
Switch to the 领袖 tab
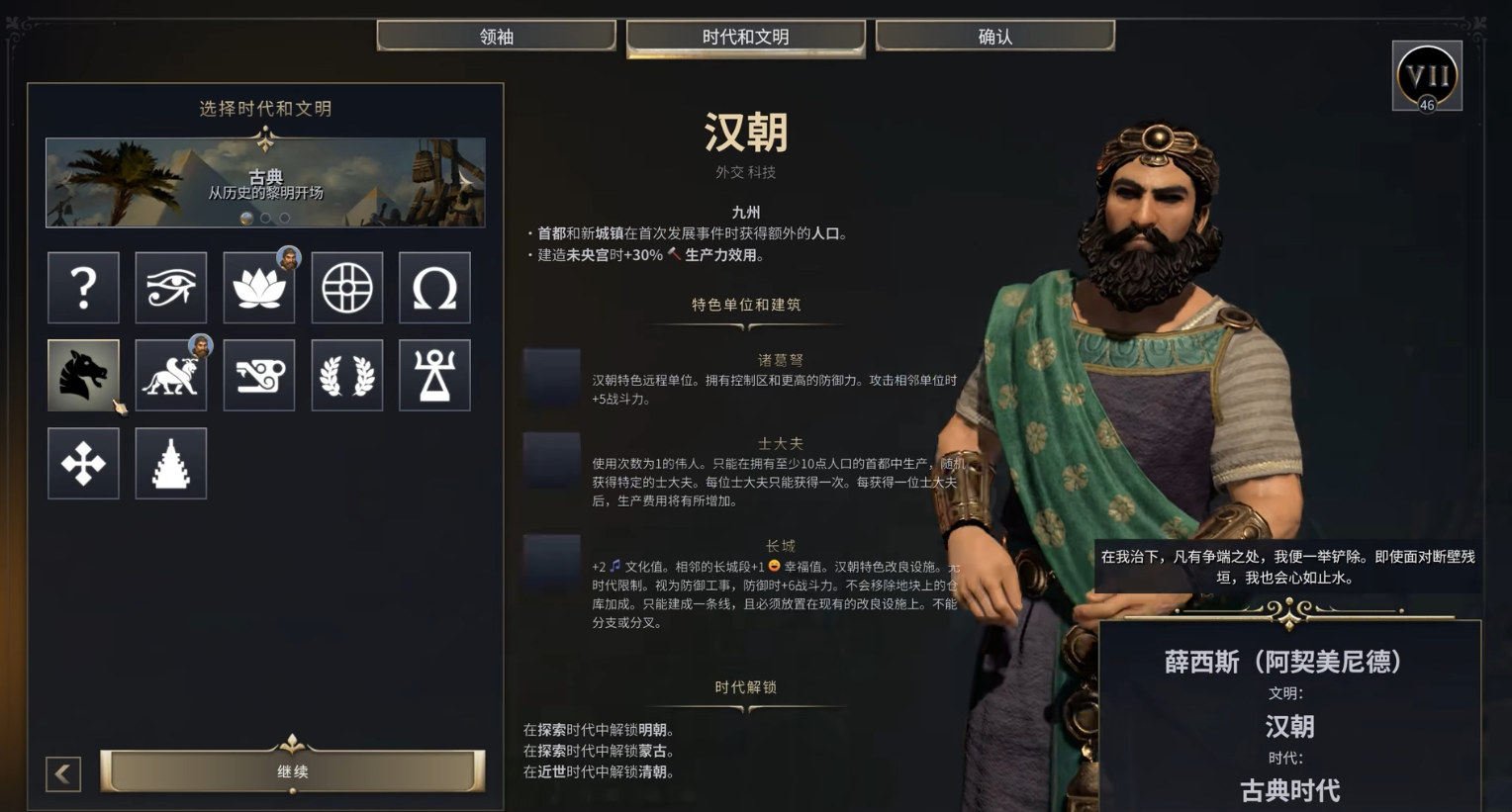click(x=496, y=35)
